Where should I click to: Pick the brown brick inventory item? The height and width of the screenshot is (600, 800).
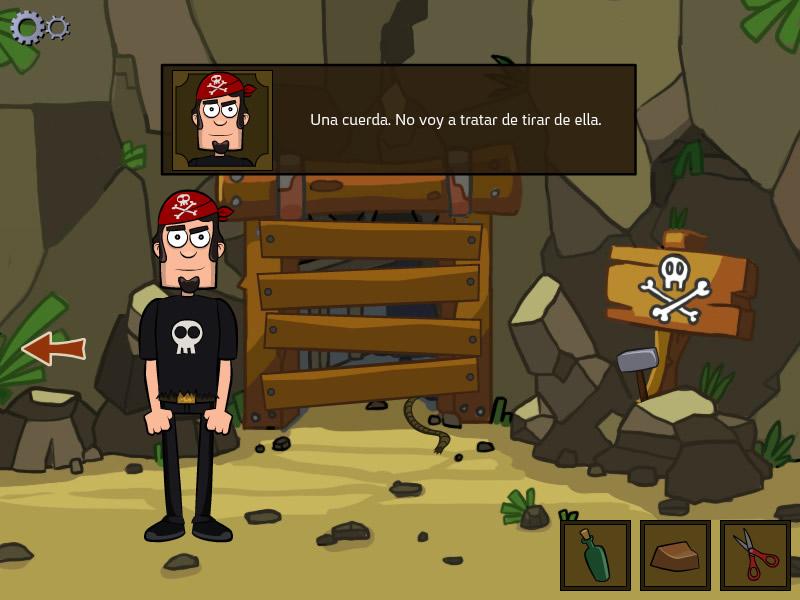[x=675, y=555]
